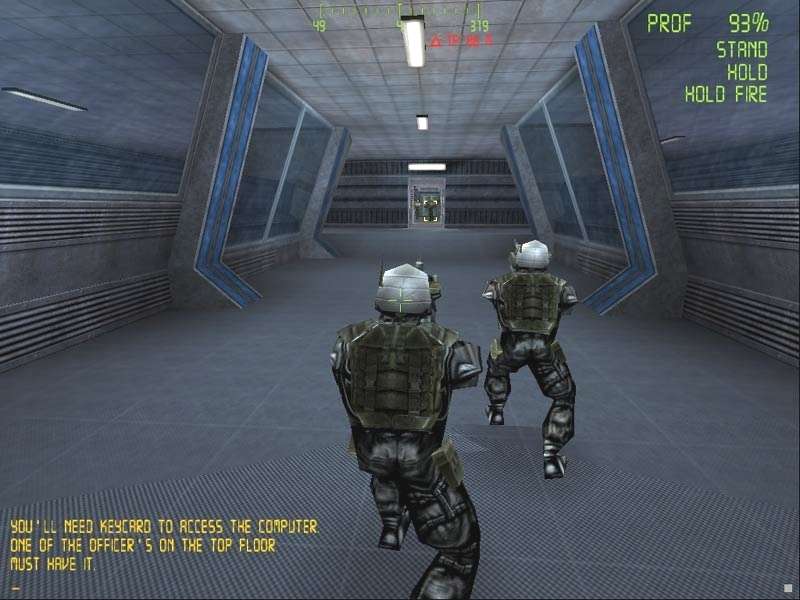Select the HOLD movement order label
800x600 pixels.
point(747,73)
